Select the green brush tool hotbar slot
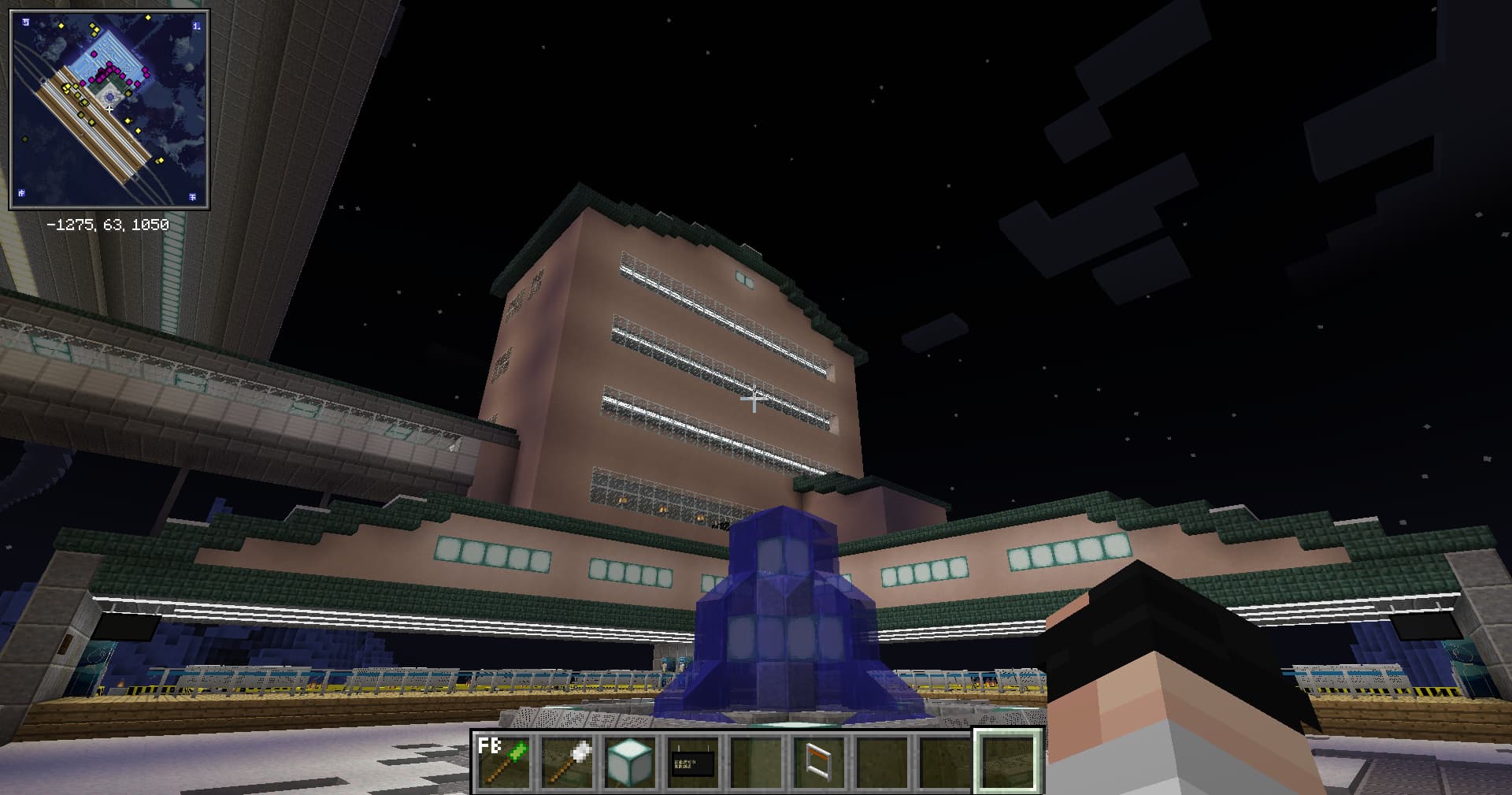Viewport: 1512px width, 795px height. [x=504, y=761]
